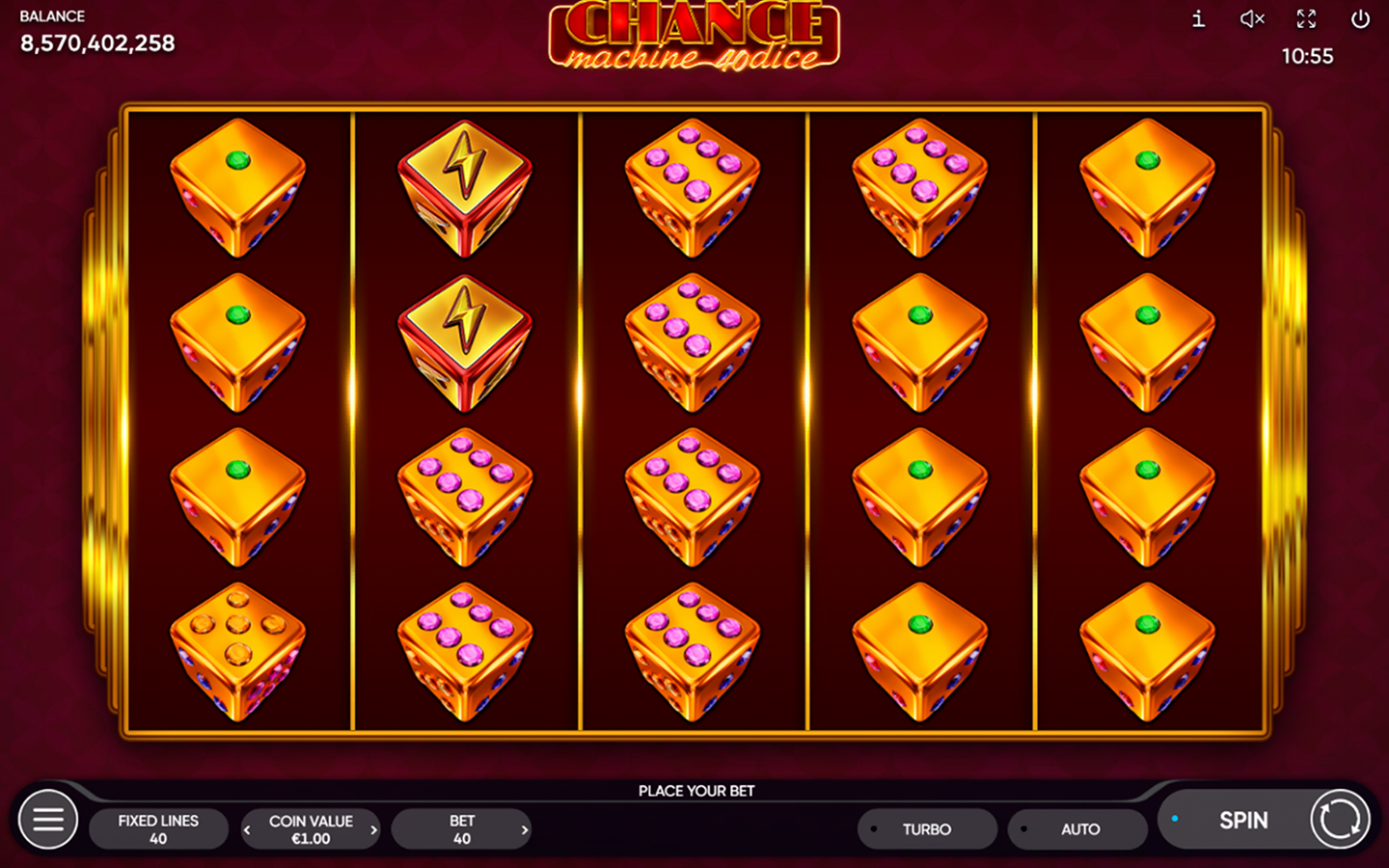Exit the game with the power icon

pos(1360,19)
